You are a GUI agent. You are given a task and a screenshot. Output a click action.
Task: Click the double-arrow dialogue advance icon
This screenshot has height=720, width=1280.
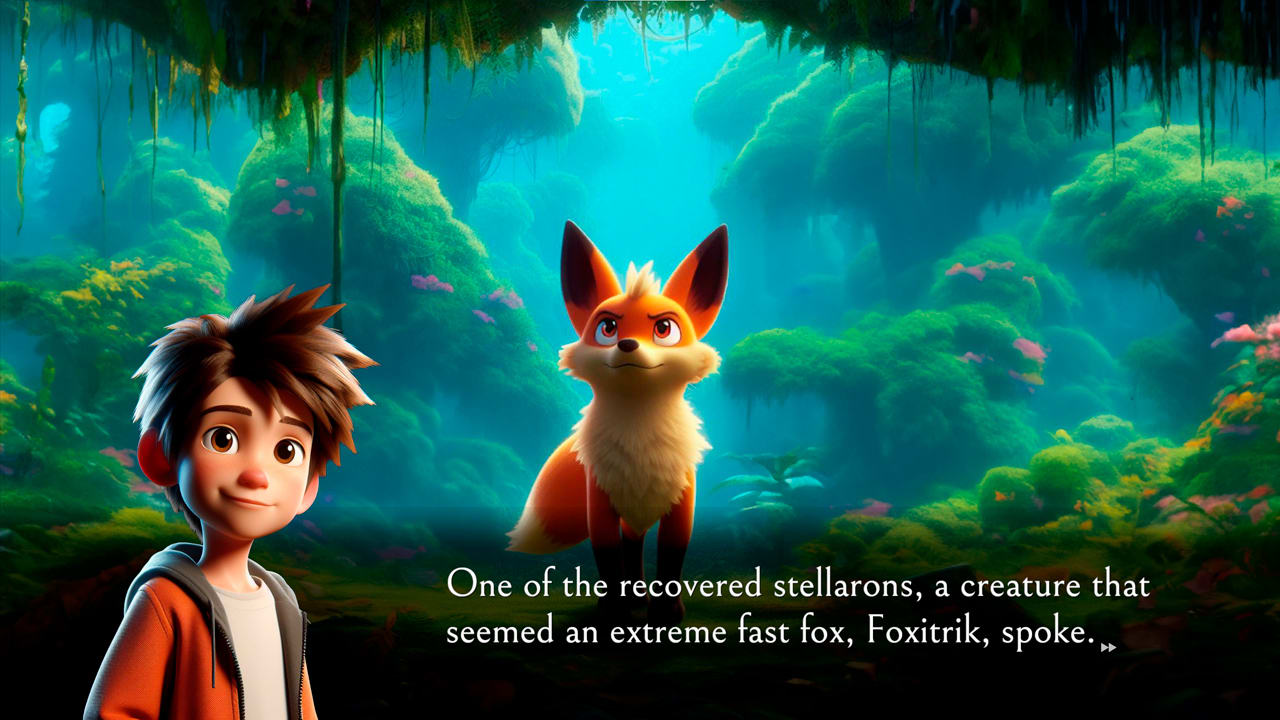point(1108,648)
